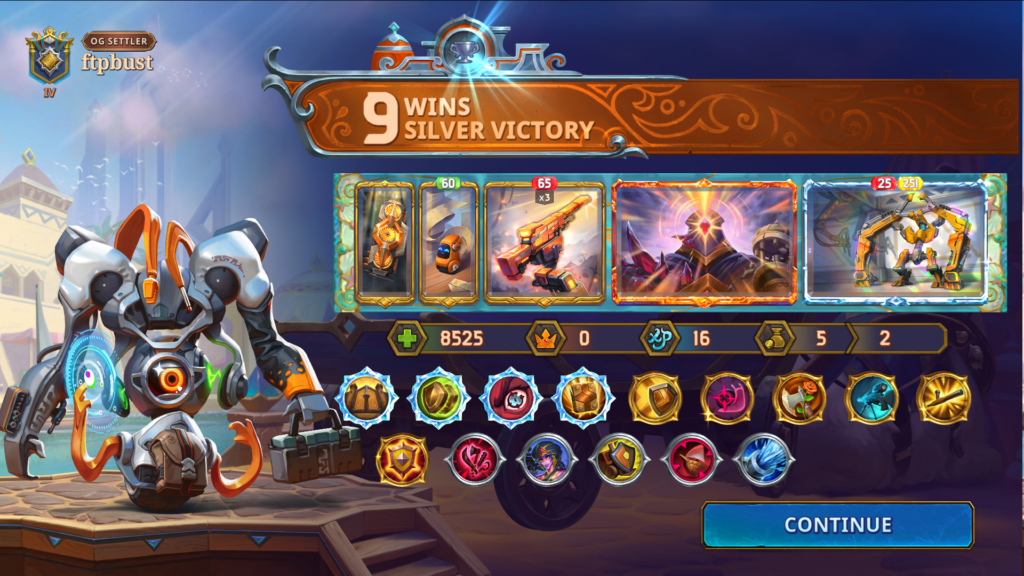Select the narrow orange gear device card
Viewport: 1024px width, 576px height.
click(385, 242)
